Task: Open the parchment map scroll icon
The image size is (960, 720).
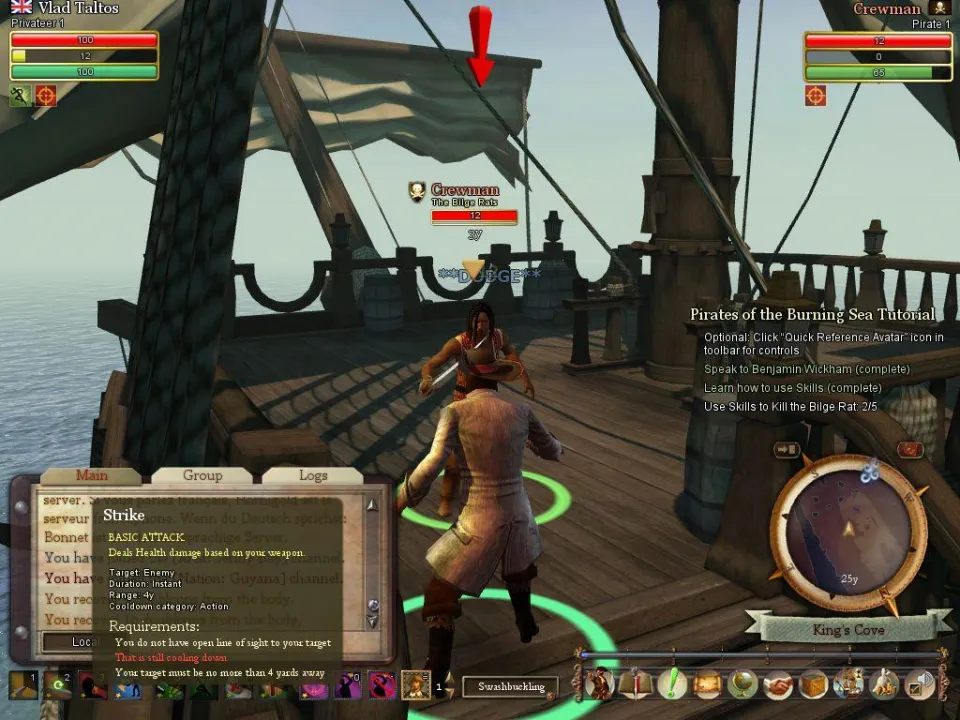Action: coord(707,684)
